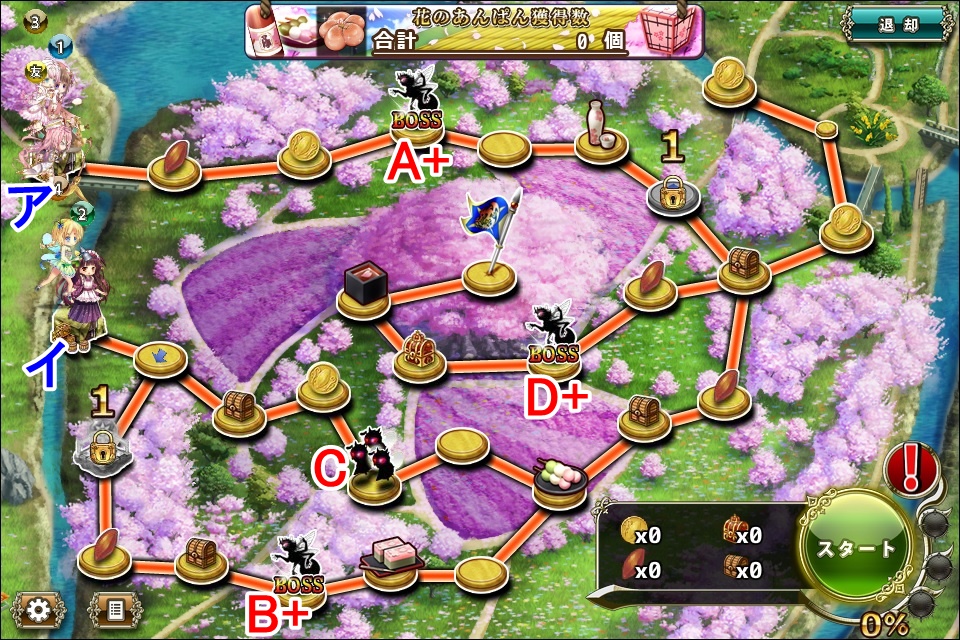Click the red exclamation alert icon

click(x=913, y=466)
